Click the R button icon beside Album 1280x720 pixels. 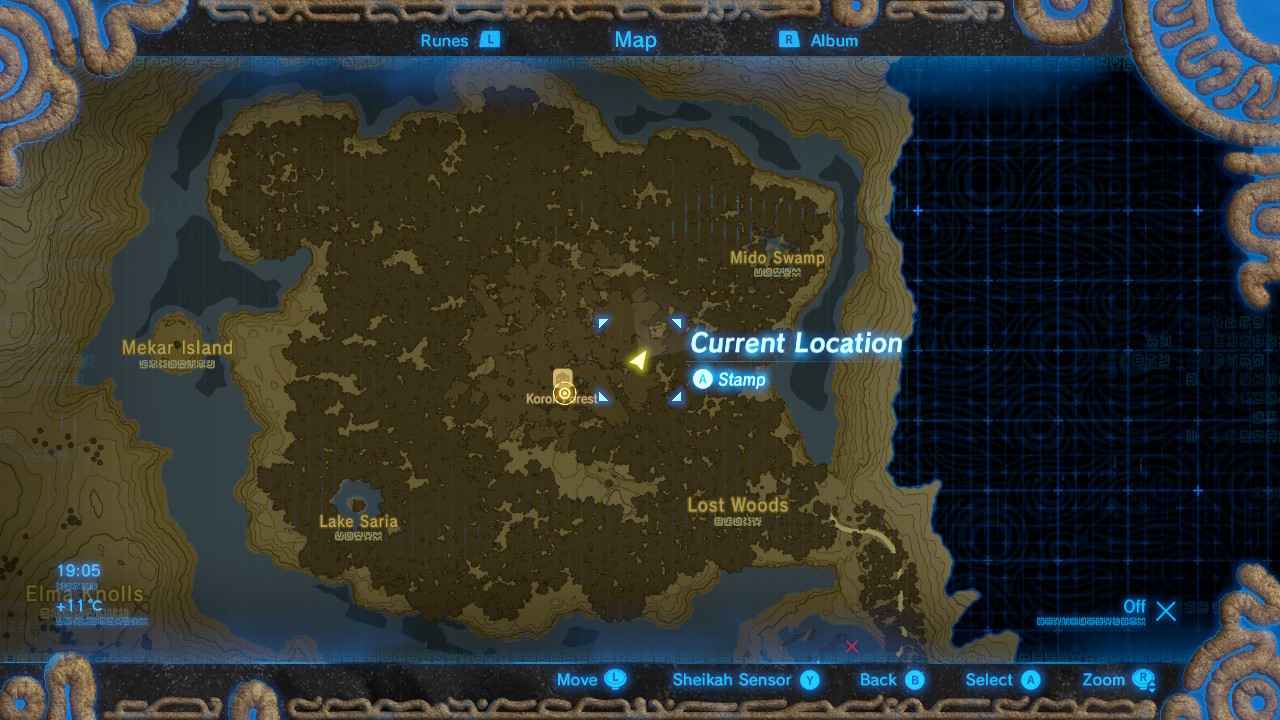(x=789, y=40)
